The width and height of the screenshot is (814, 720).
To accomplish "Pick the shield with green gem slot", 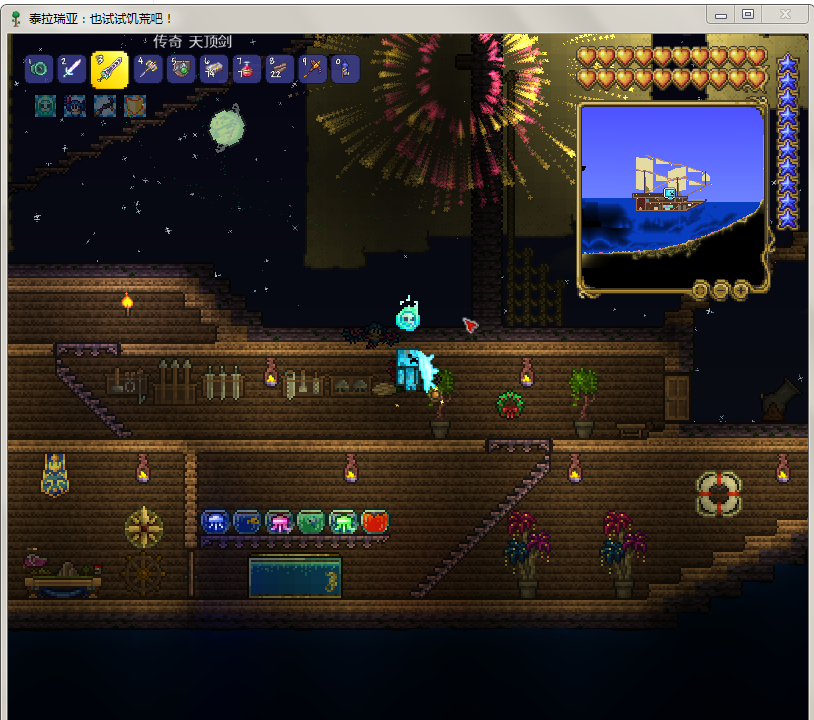I will pos(181,69).
